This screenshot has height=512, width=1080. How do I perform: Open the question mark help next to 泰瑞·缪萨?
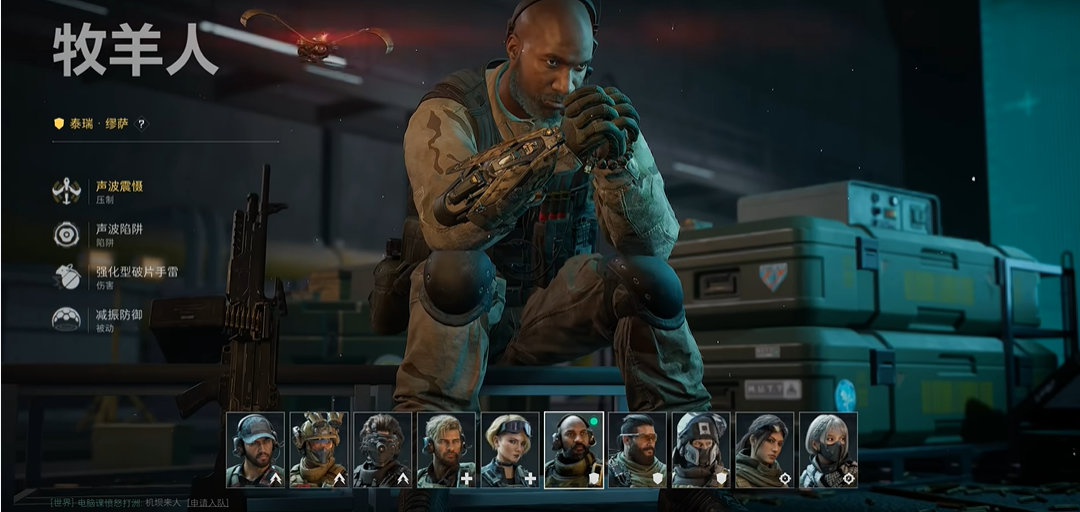click(141, 124)
